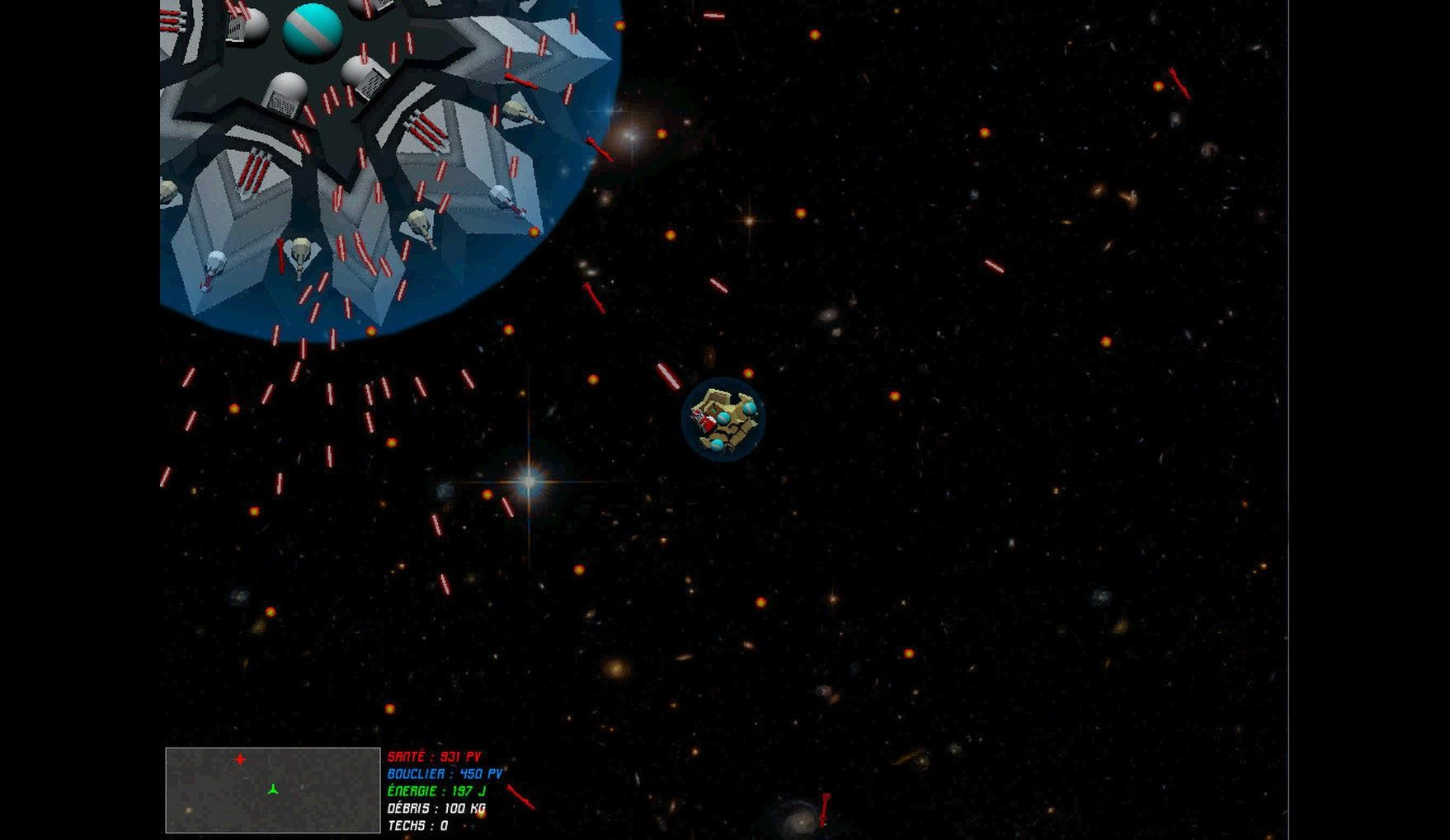
Task: Select the red enemy marker on minimap
Action: (x=240, y=759)
